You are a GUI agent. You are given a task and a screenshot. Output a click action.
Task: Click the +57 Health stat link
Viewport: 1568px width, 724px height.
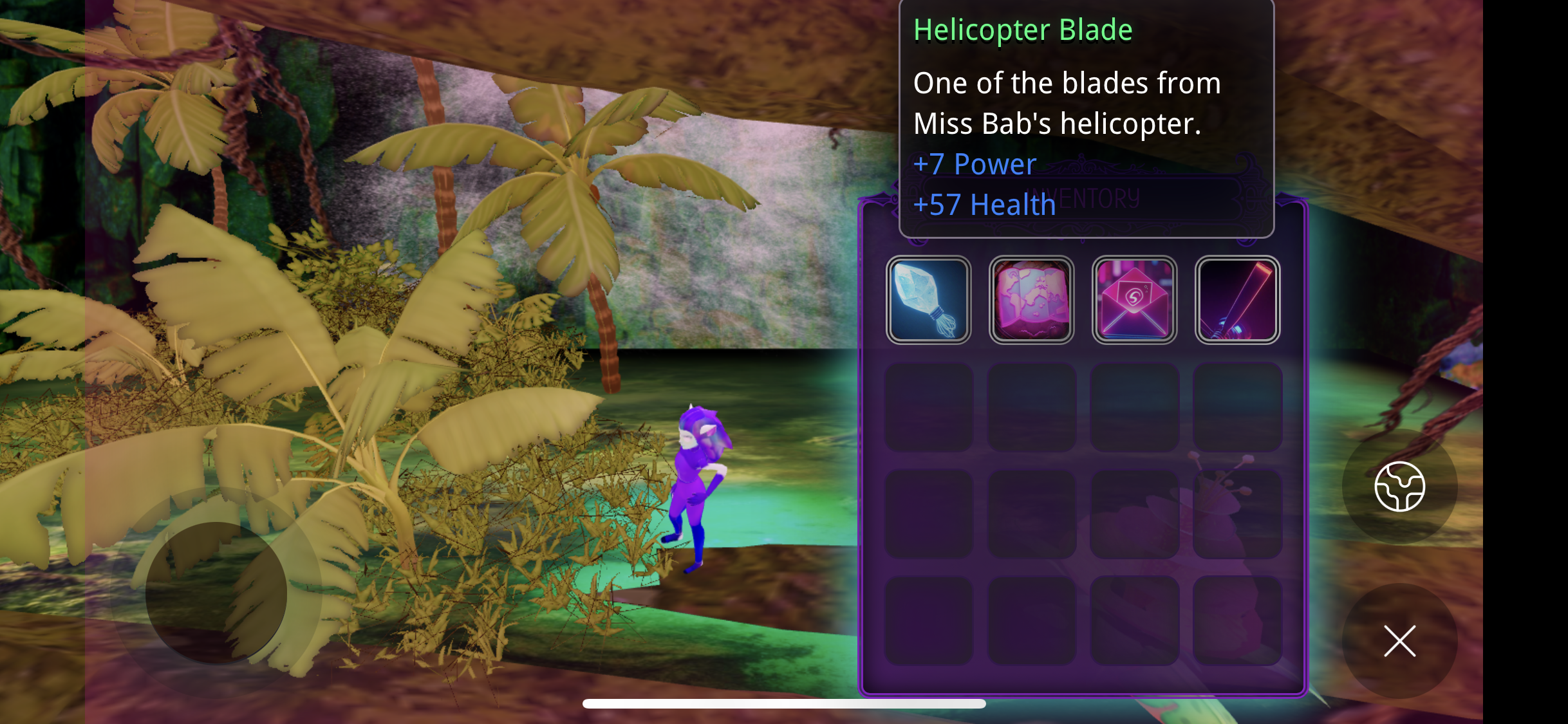click(x=984, y=205)
